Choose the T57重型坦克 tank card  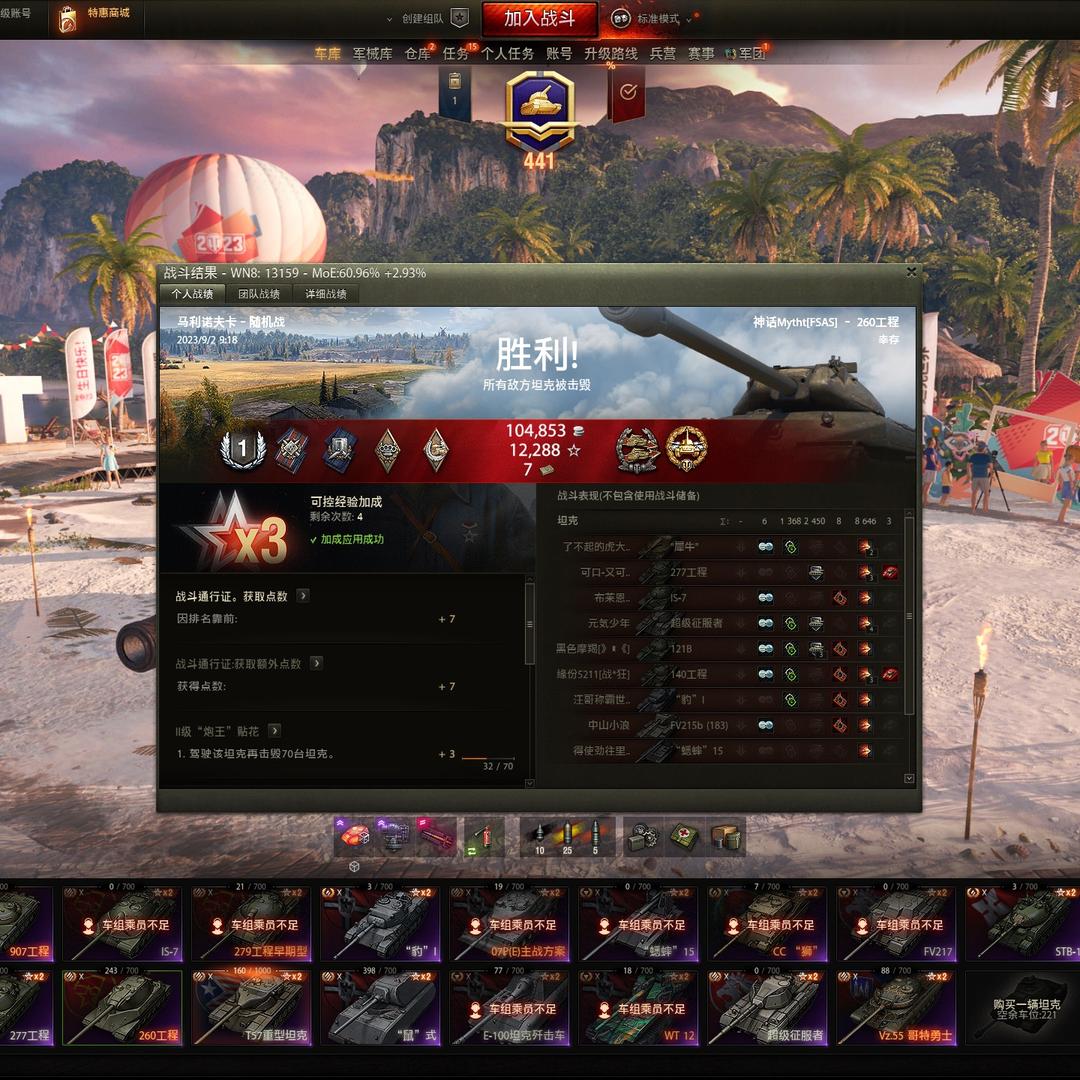point(250,1008)
